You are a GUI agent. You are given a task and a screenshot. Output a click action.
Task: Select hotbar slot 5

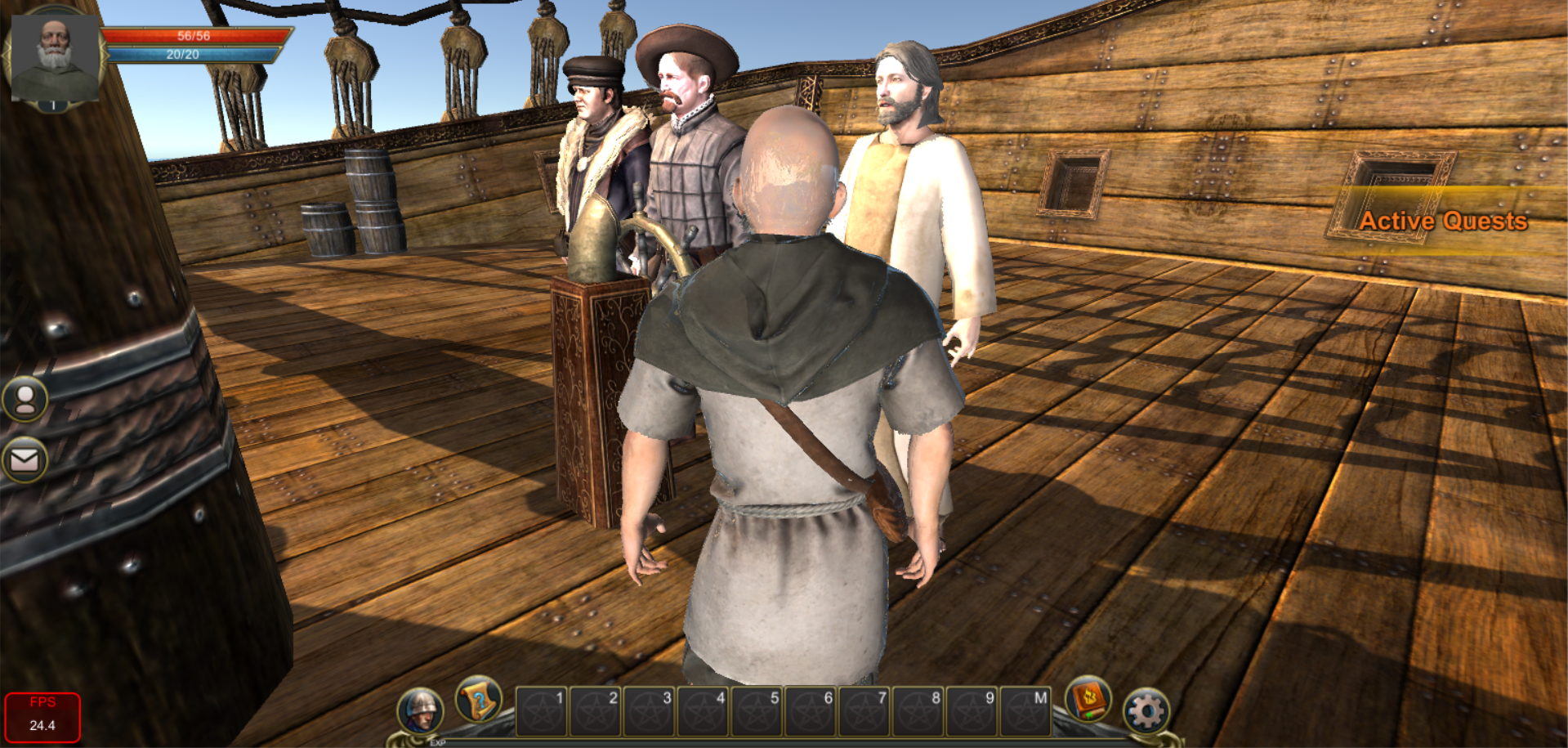[x=757, y=711]
